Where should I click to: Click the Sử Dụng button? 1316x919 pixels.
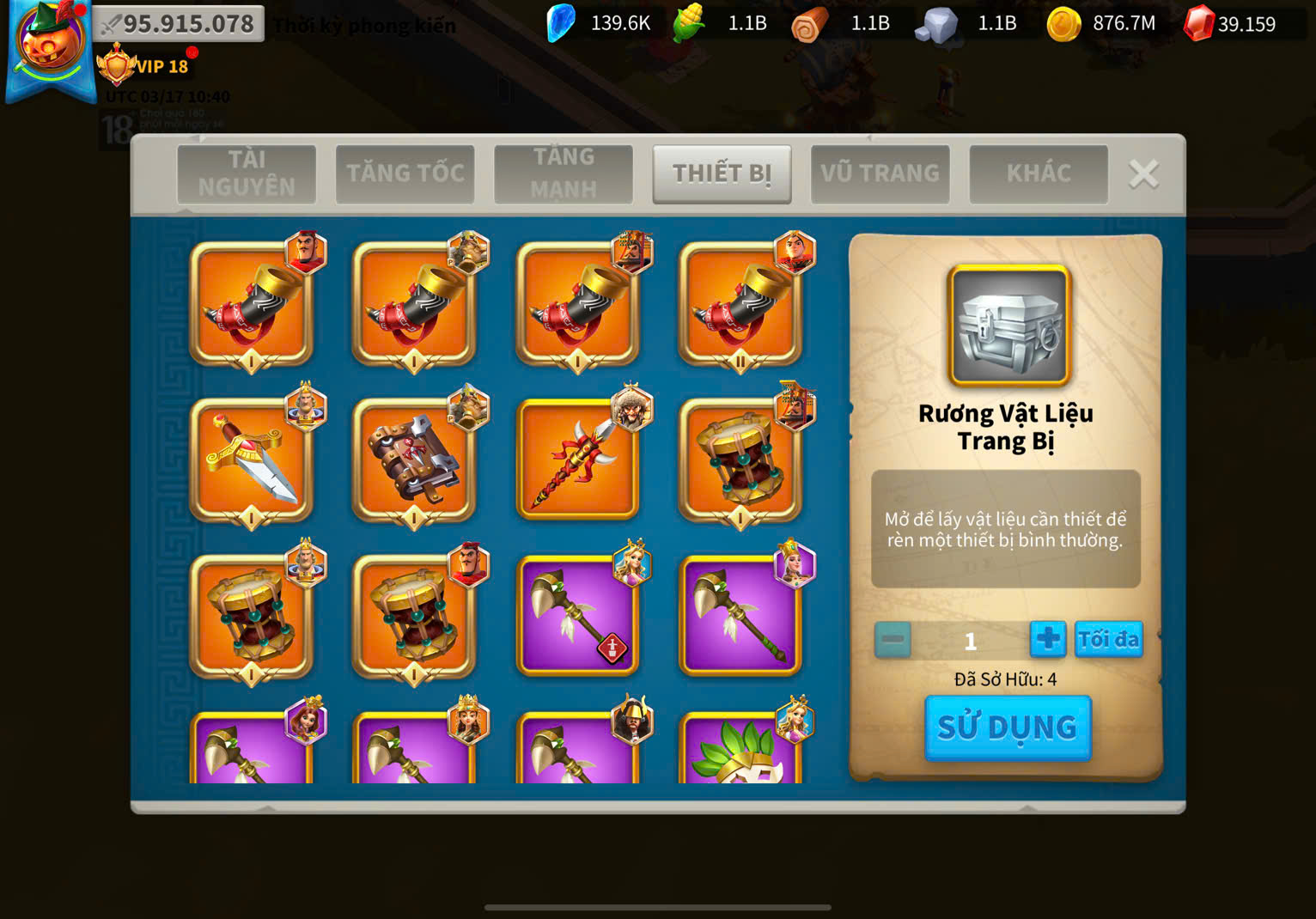[1007, 727]
